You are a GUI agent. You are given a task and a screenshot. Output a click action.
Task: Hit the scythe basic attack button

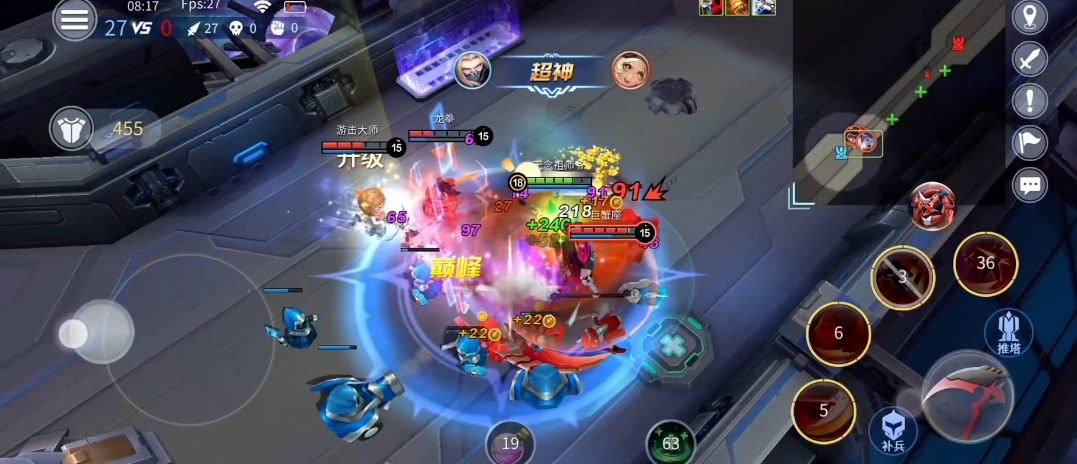click(967, 397)
